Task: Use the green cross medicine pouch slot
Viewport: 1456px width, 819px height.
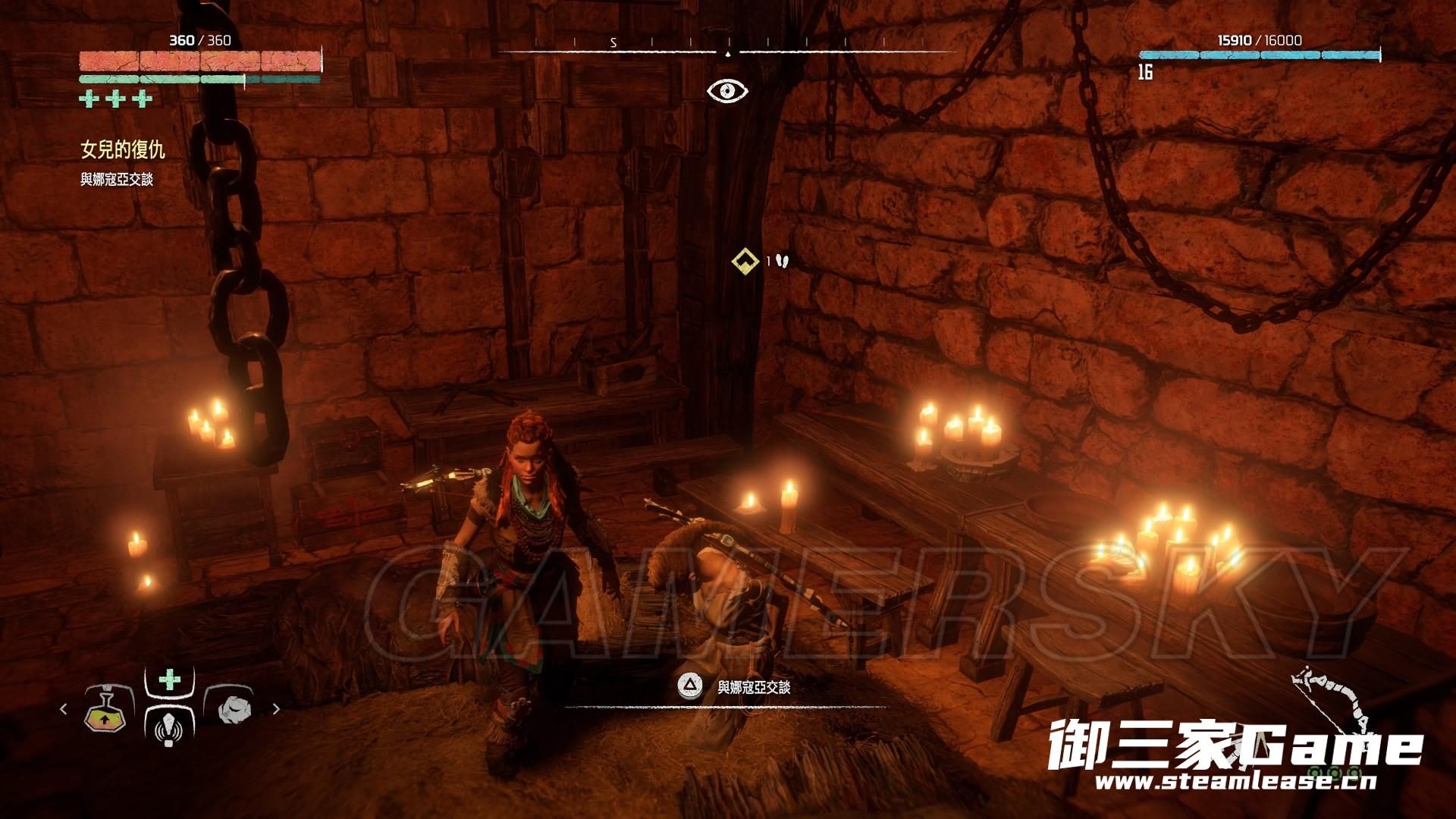Action: (x=170, y=680)
